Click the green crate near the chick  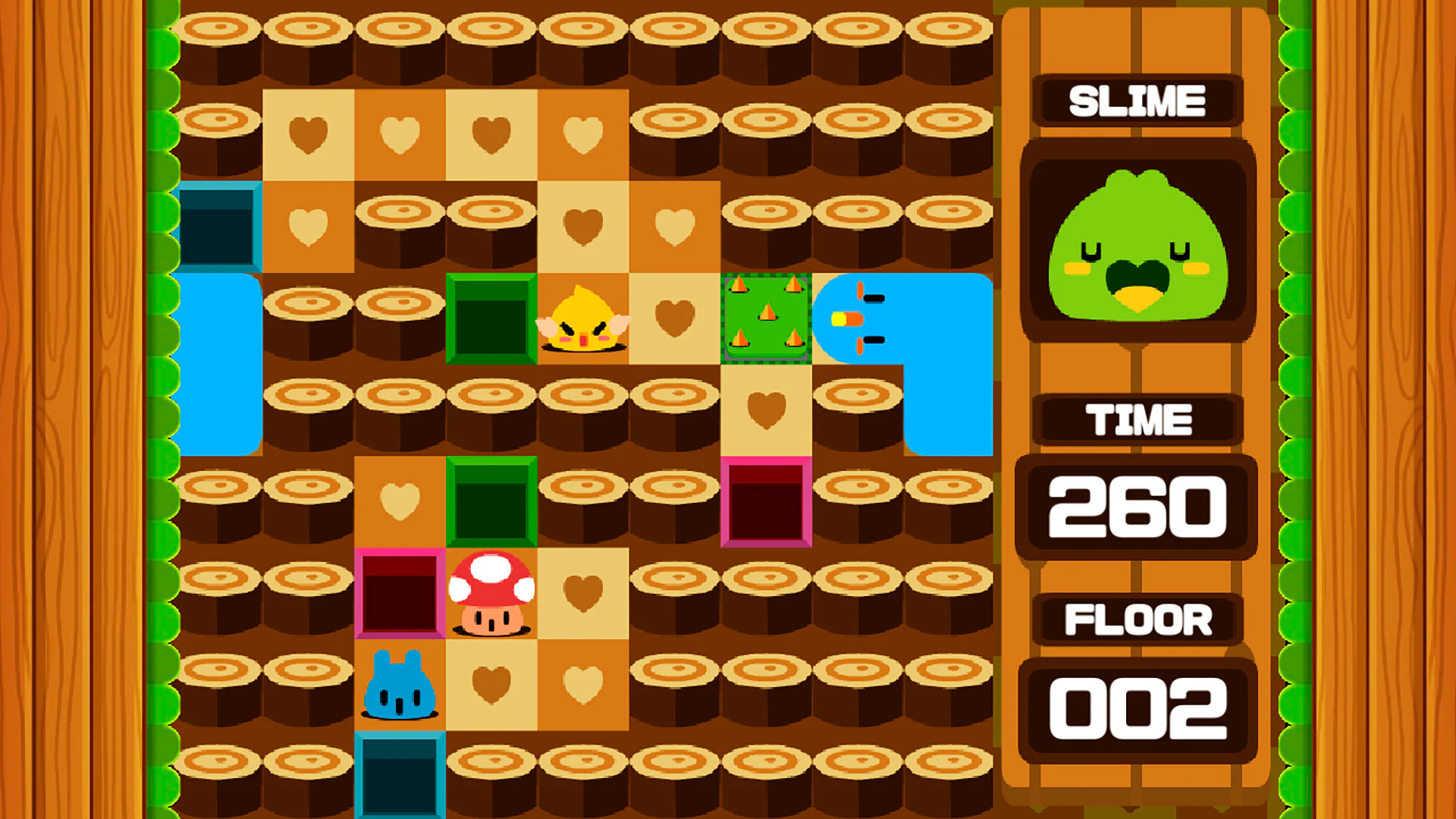[491, 318]
